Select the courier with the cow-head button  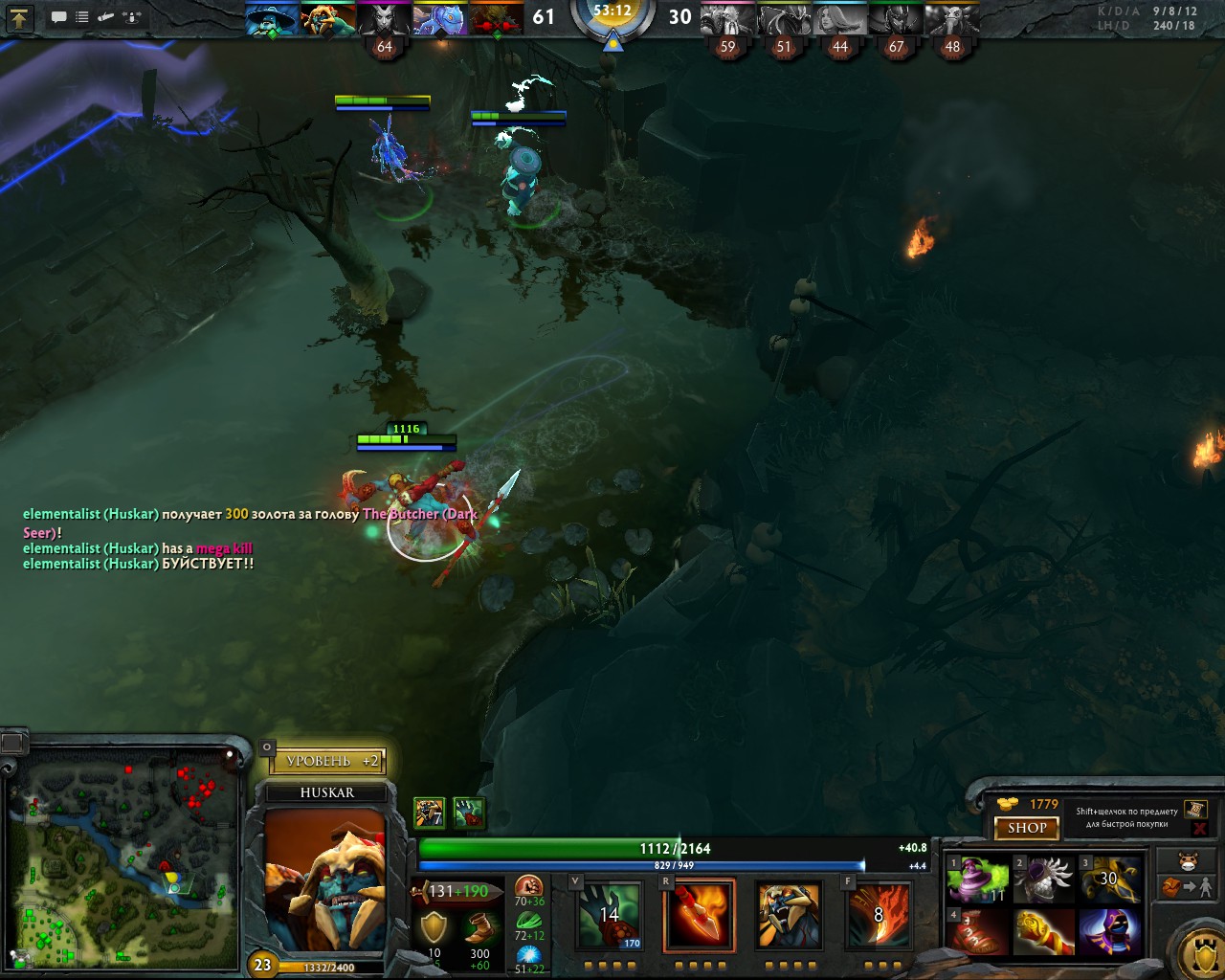click(x=1186, y=859)
